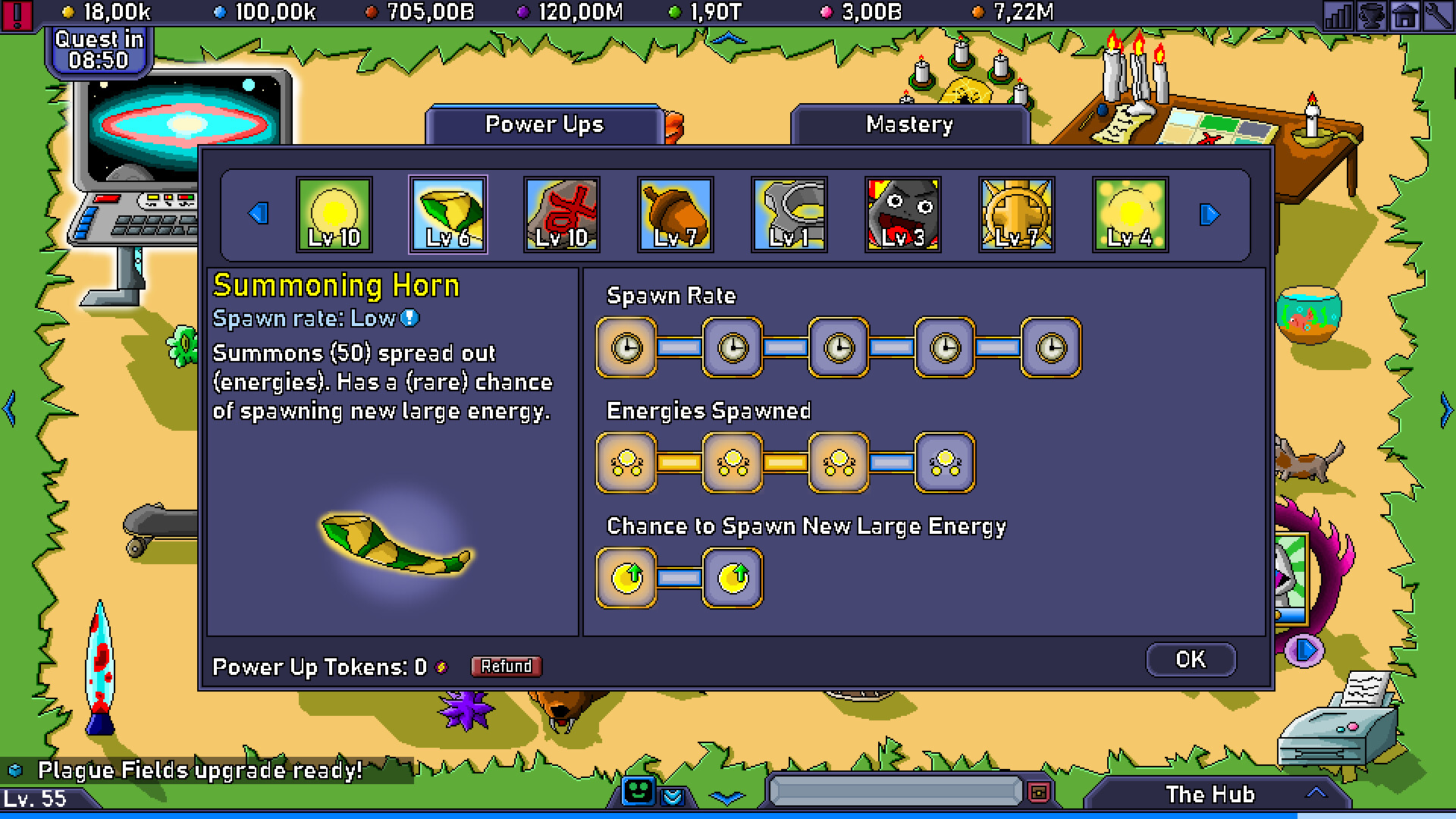
Task: Open the acorn power up at Lv 7
Action: point(675,215)
